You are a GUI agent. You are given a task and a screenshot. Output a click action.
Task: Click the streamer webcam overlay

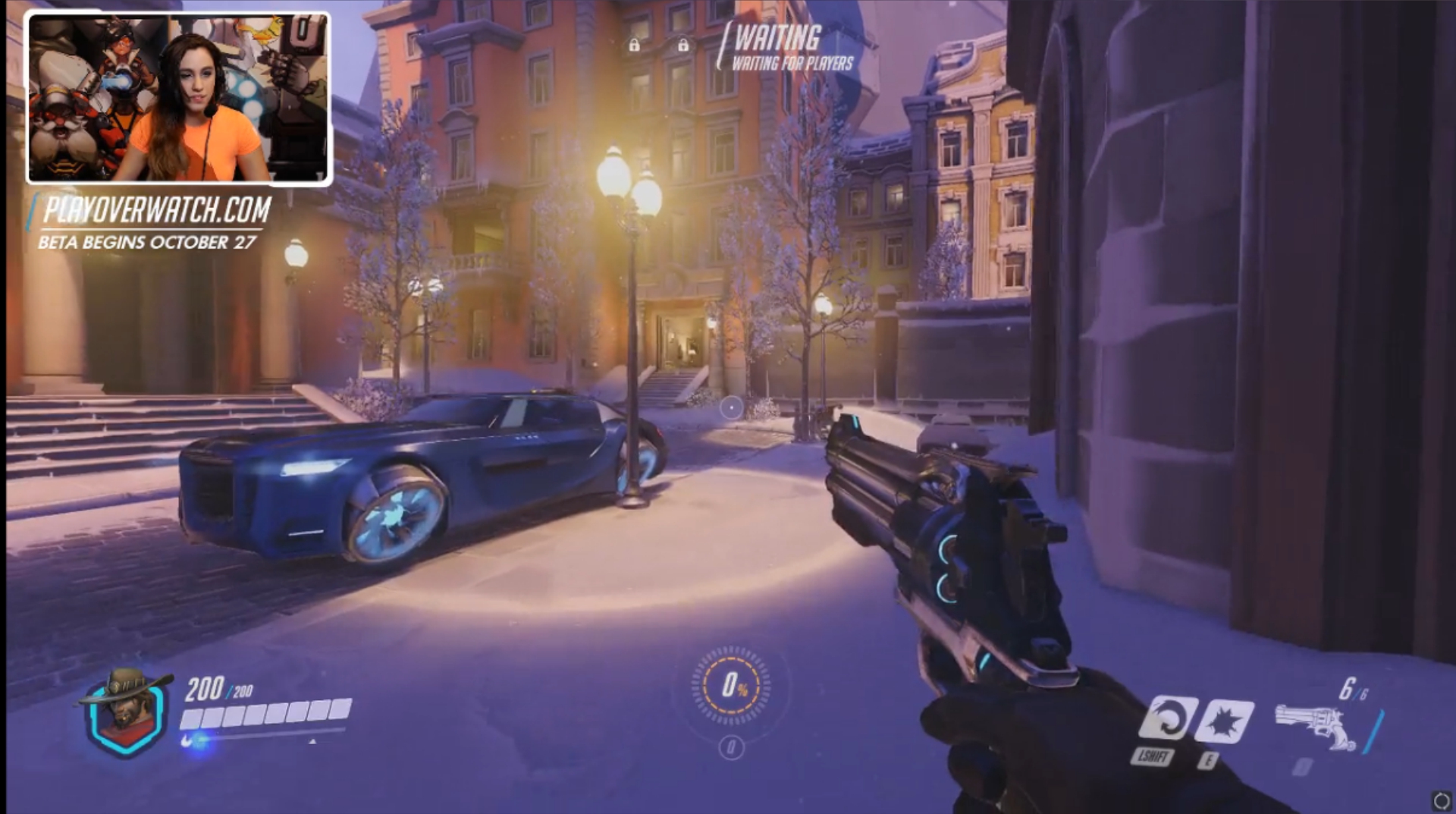tap(179, 98)
